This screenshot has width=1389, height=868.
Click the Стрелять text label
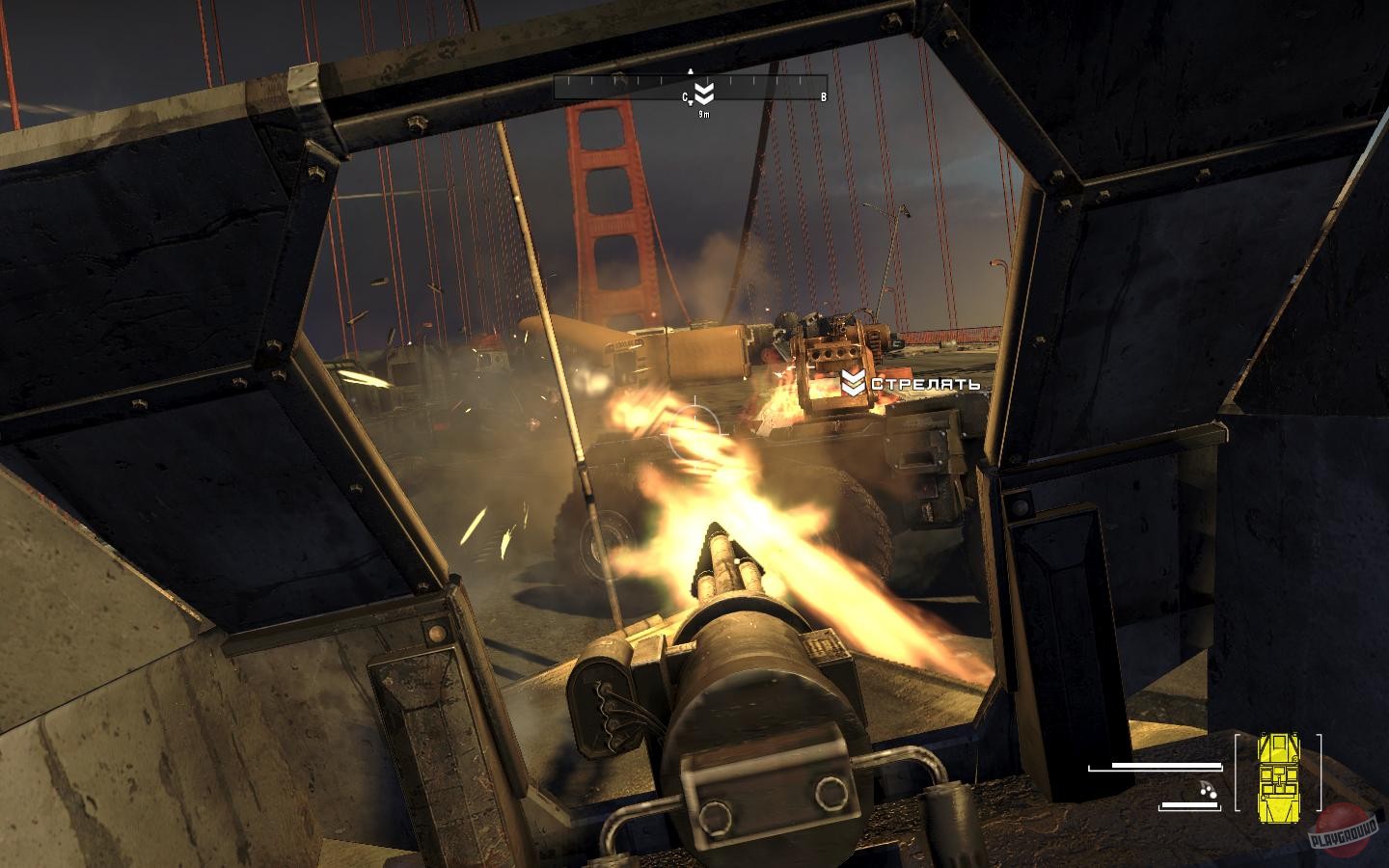[x=926, y=384]
